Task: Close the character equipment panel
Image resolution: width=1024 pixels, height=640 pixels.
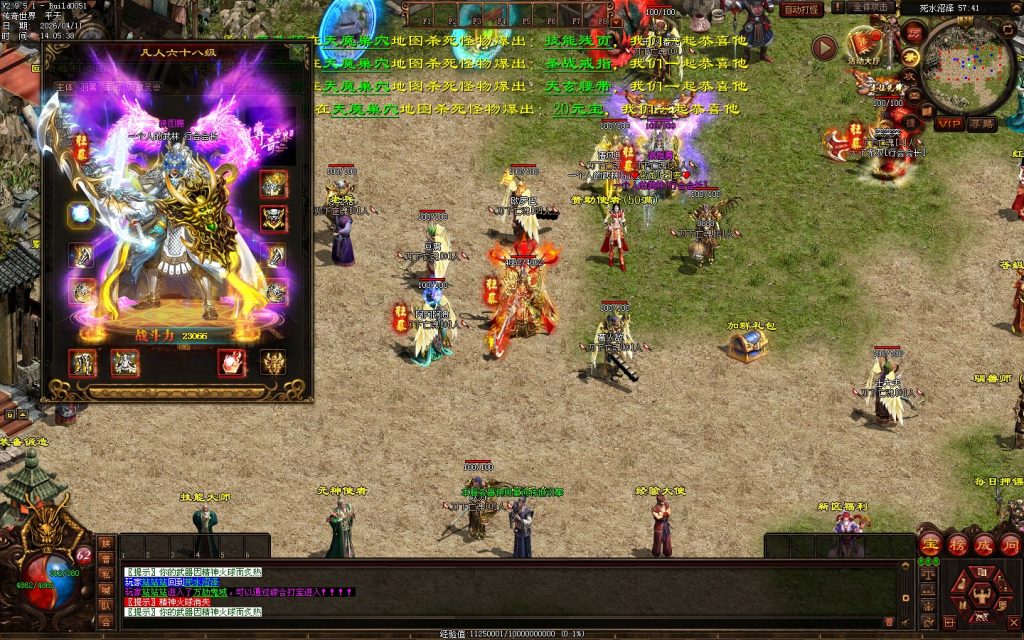Action: [x=298, y=51]
